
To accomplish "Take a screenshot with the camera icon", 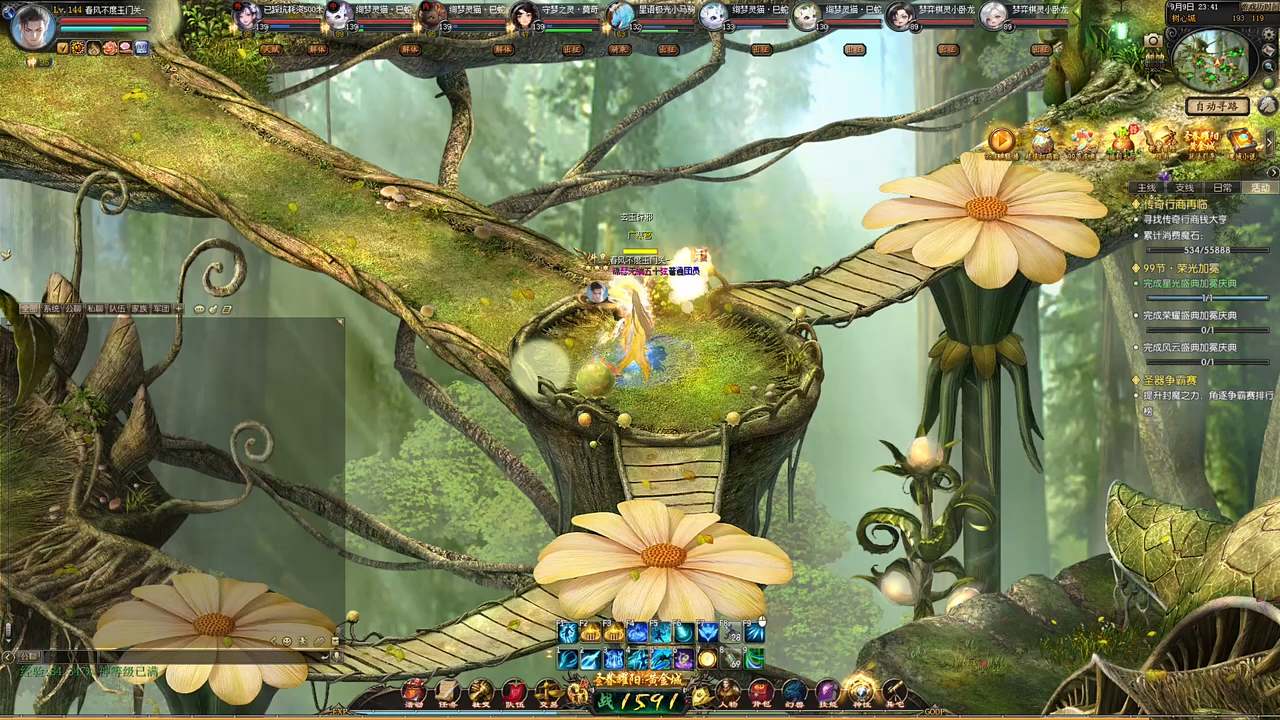I will pos(1153,40).
